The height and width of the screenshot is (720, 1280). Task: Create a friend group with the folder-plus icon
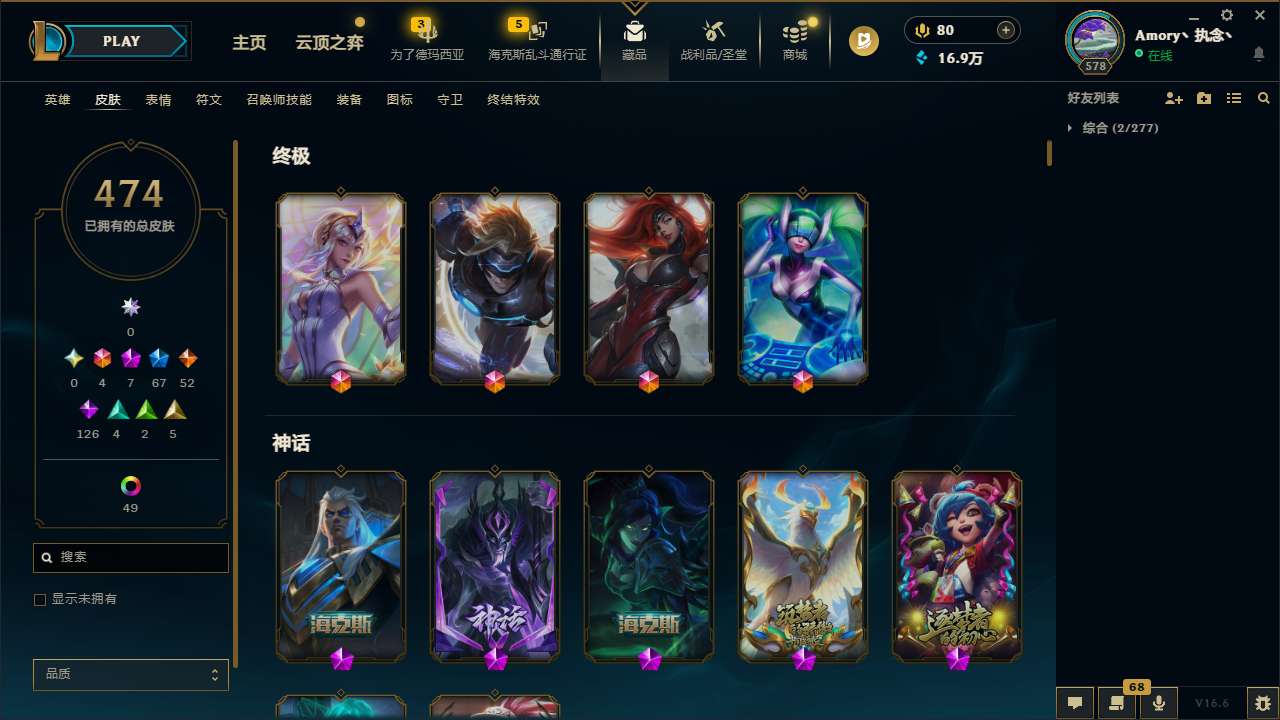pos(1204,98)
